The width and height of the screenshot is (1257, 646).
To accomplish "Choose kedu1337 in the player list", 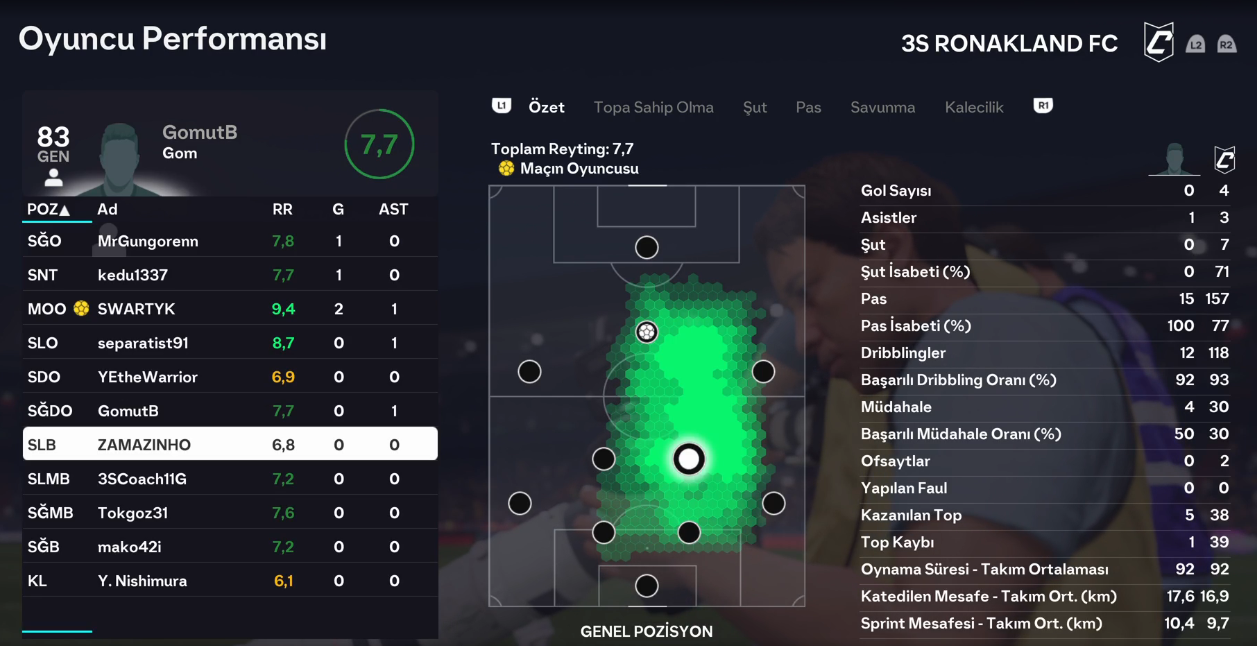I will pyautogui.click(x=230, y=275).
